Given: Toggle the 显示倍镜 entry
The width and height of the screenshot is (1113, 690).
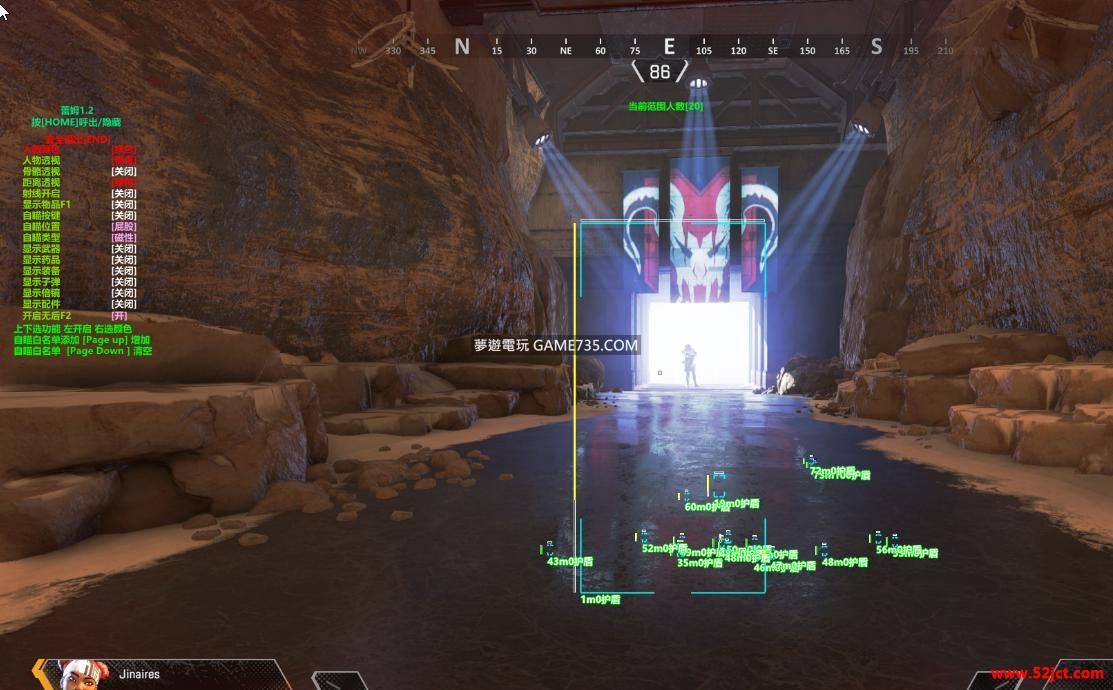Looking at the screenshot, I should click(x=41, y=292).
